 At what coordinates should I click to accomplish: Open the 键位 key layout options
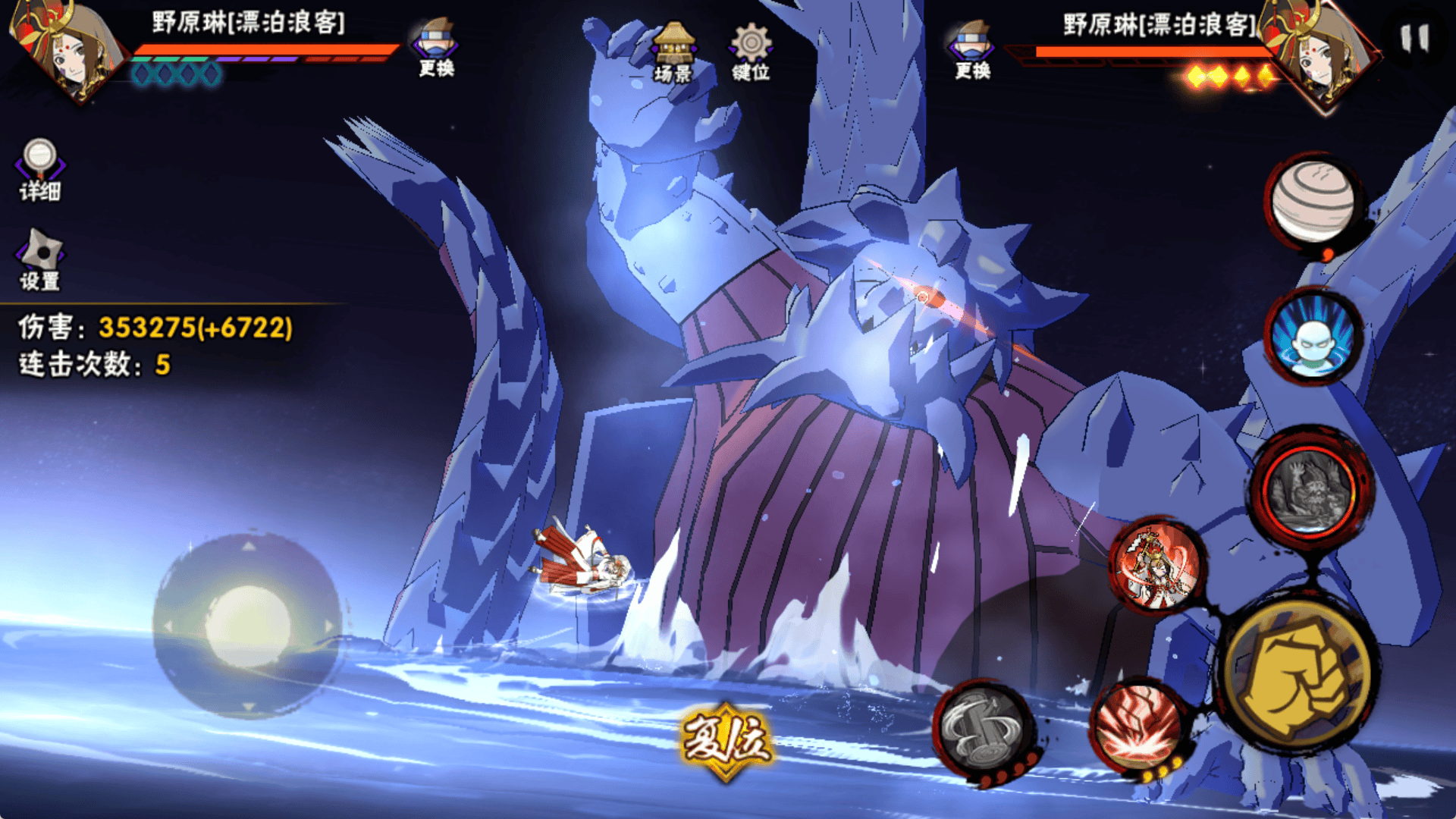point(750,52)
